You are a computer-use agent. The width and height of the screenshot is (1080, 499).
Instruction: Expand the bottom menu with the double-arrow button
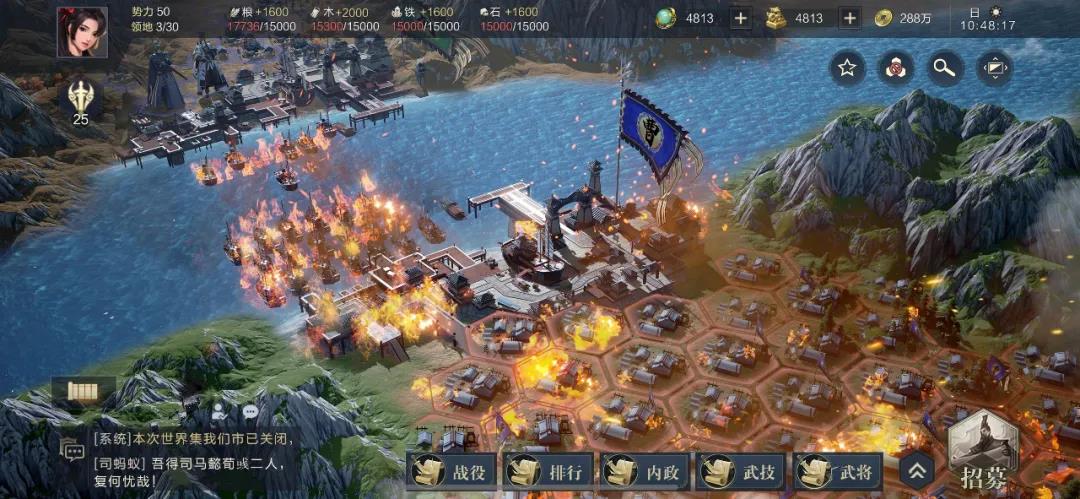pos(917,470)
